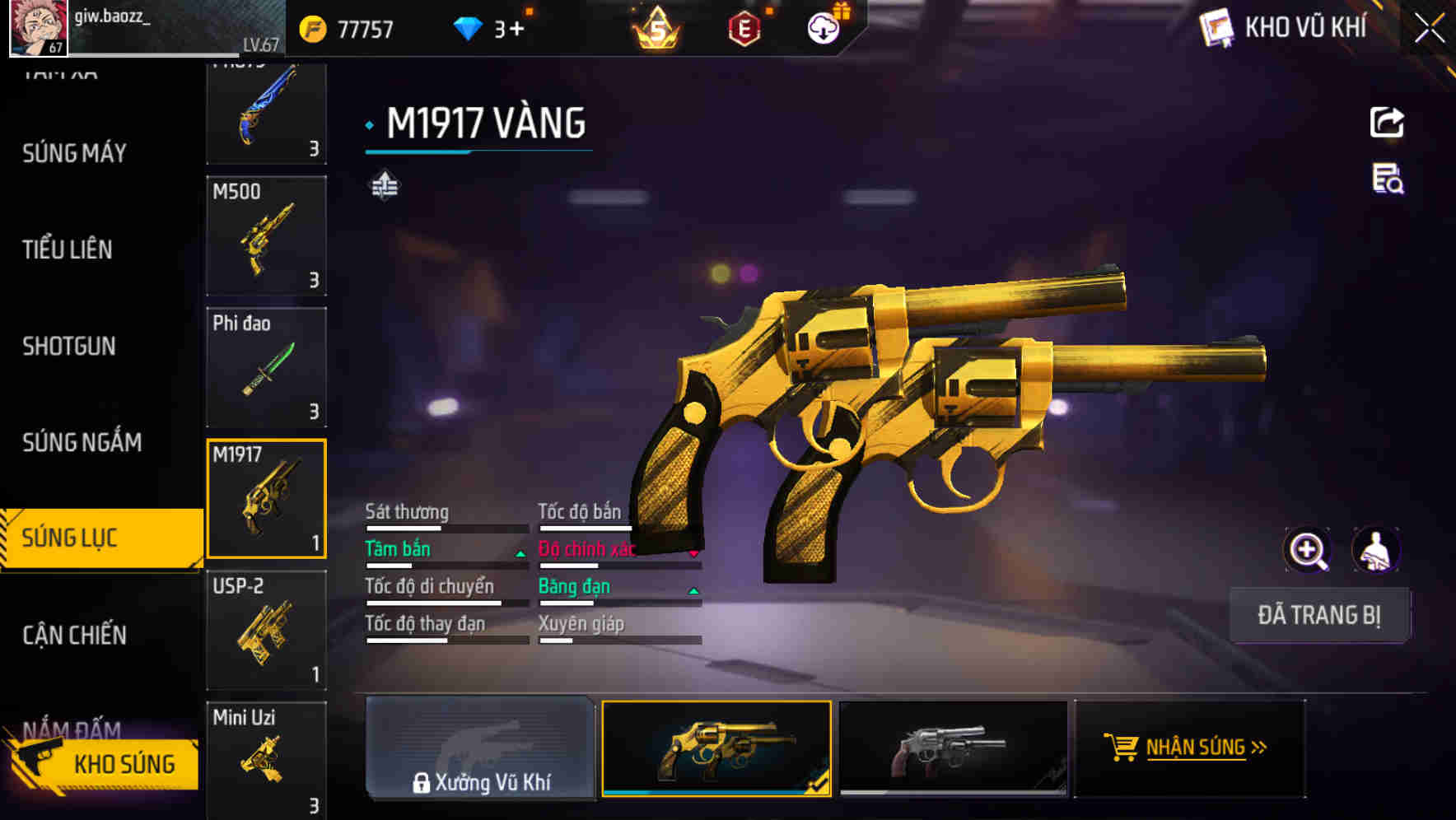Image resolution: width=1456 pixels, height=820 pixels.
Task: Open the weapon details inspect icon
Action: [1387, 184]
